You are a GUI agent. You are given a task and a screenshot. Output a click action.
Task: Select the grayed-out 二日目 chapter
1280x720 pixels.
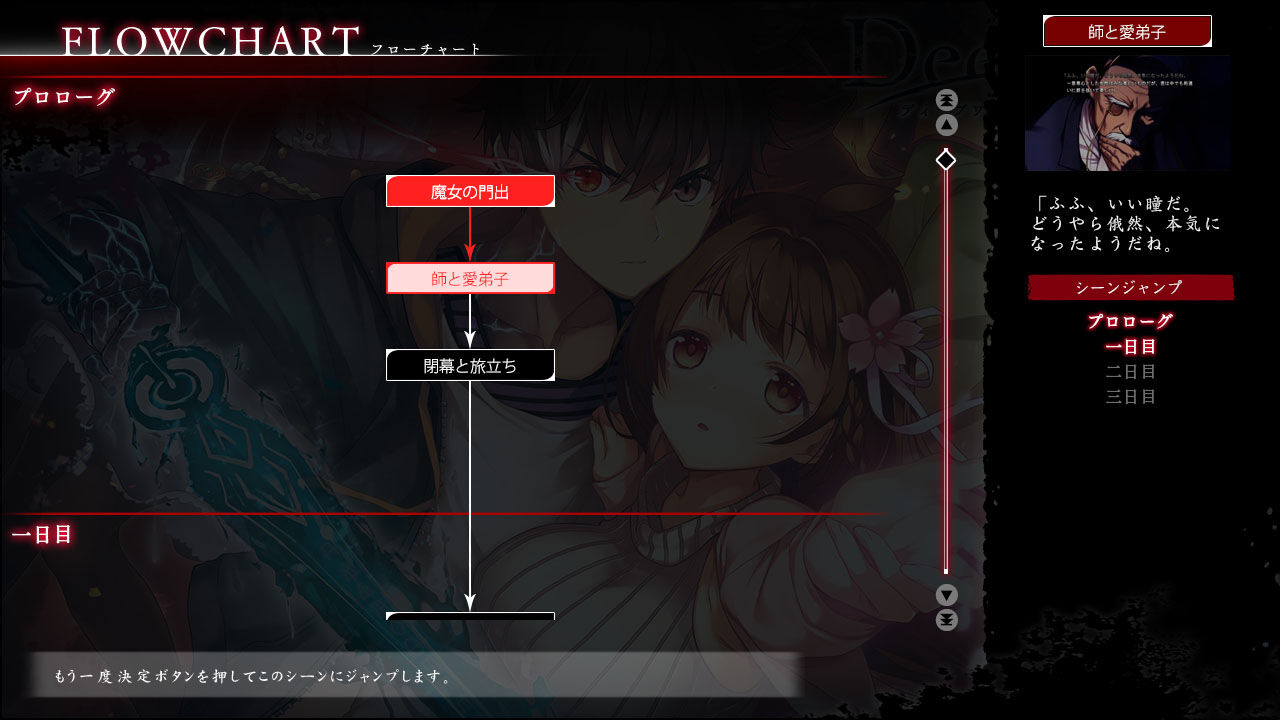[x=1131, y=371]
